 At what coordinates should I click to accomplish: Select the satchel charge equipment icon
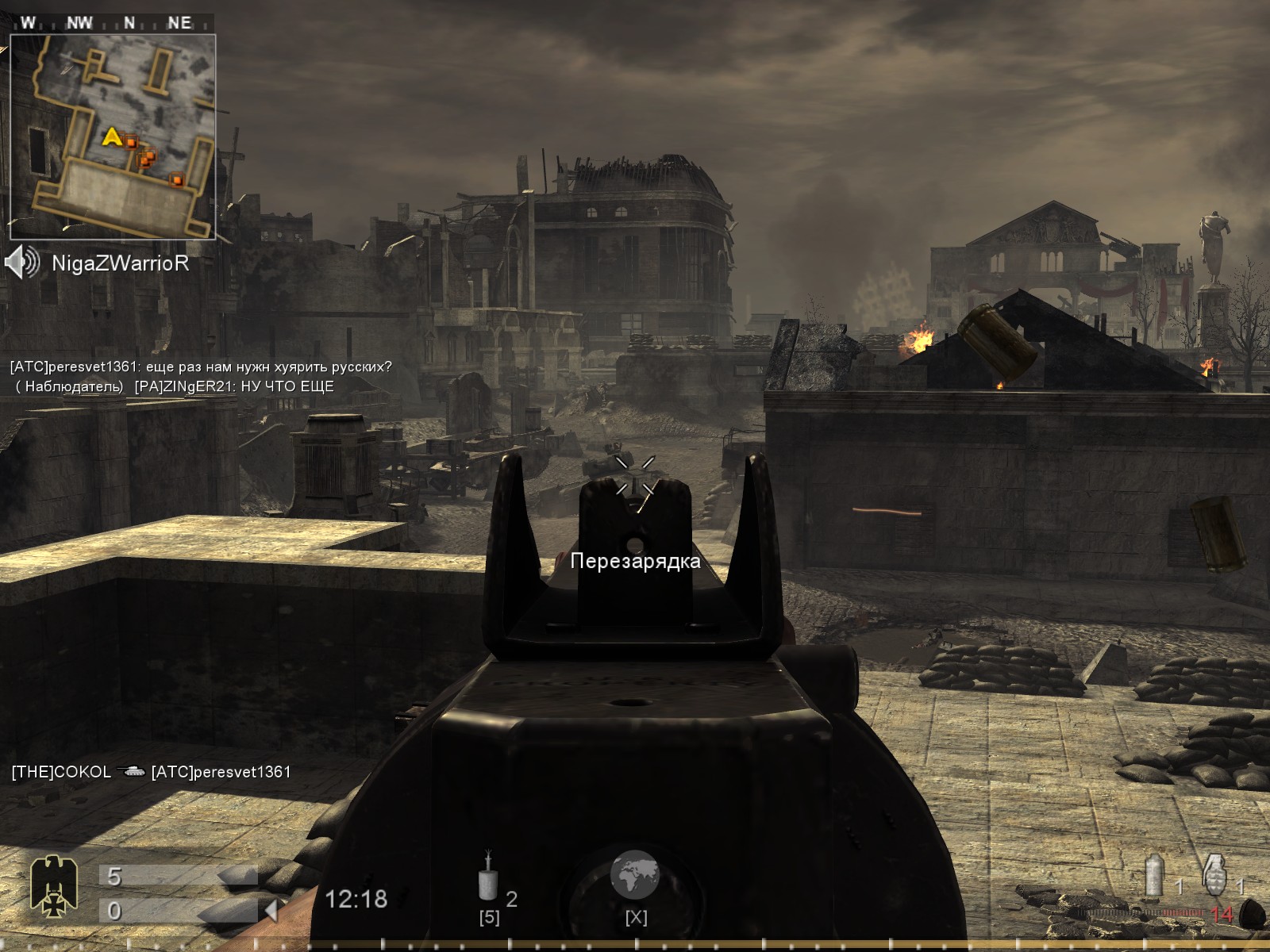(x=487, y=877)
